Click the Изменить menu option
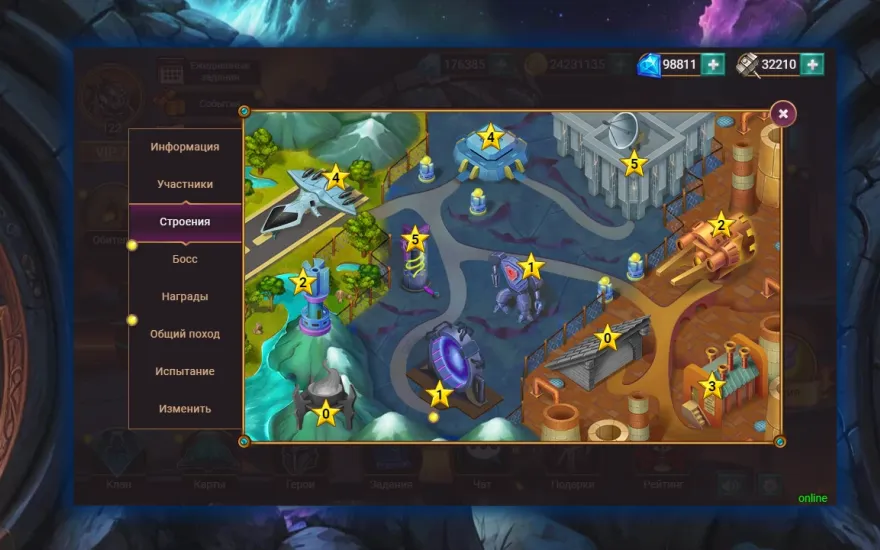 [x=185, y=408]
